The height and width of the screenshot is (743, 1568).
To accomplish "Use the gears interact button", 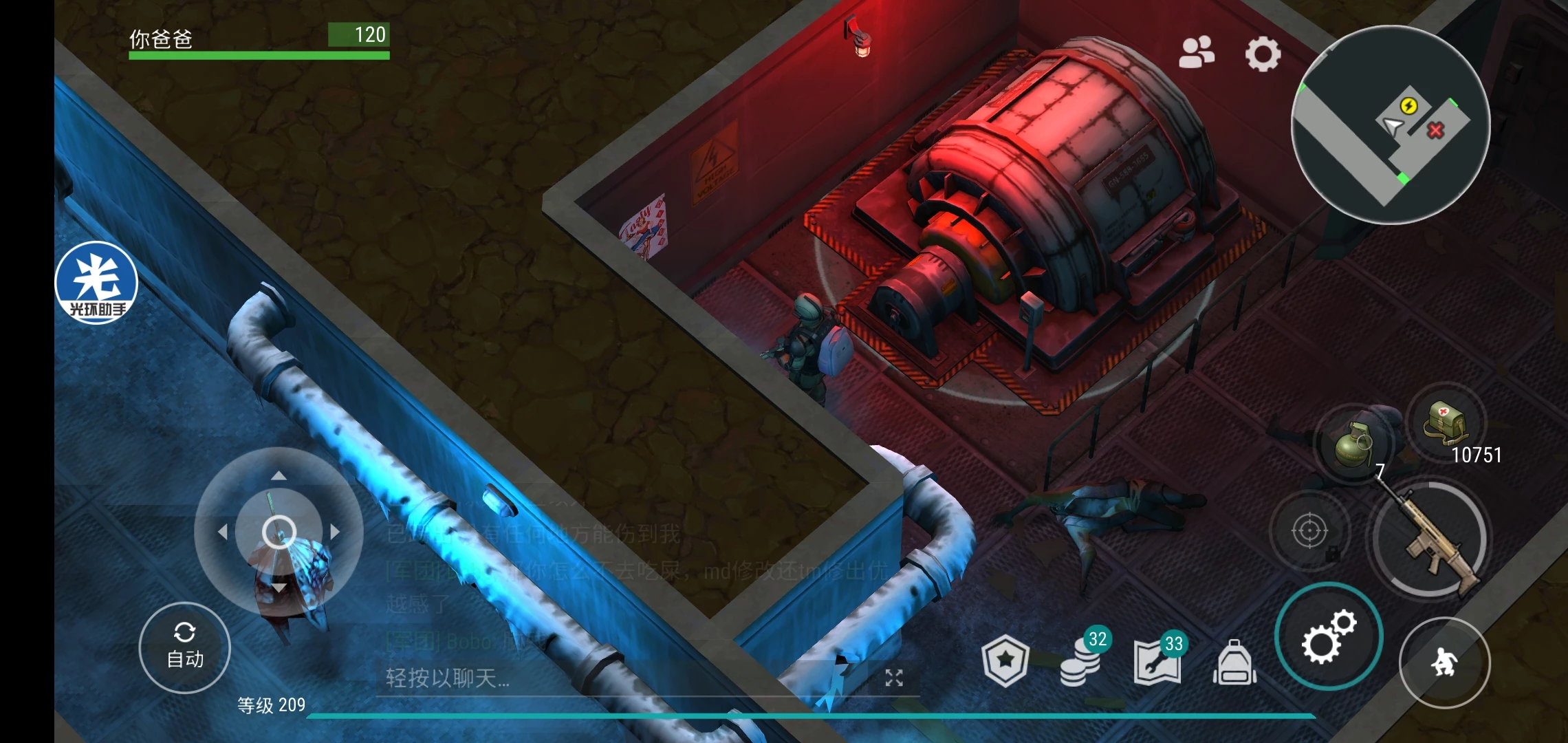I will (x=1328, y=636).
